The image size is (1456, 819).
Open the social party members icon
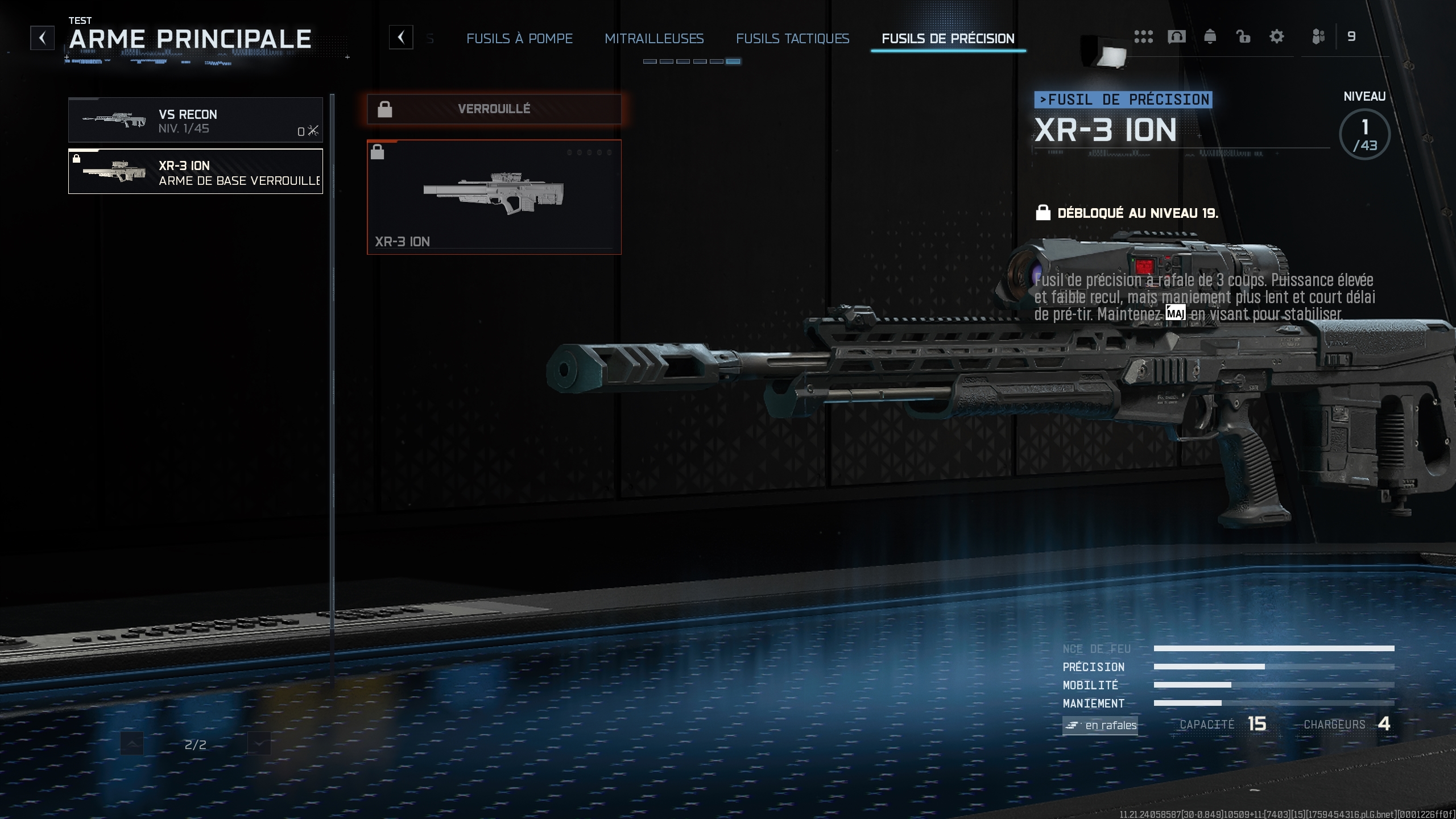pos(1318,37)
